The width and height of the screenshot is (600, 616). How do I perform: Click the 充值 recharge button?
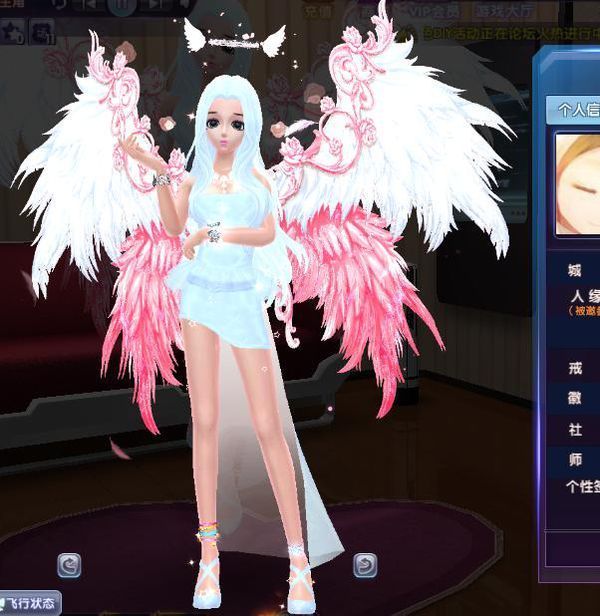(x=318, y=14)
